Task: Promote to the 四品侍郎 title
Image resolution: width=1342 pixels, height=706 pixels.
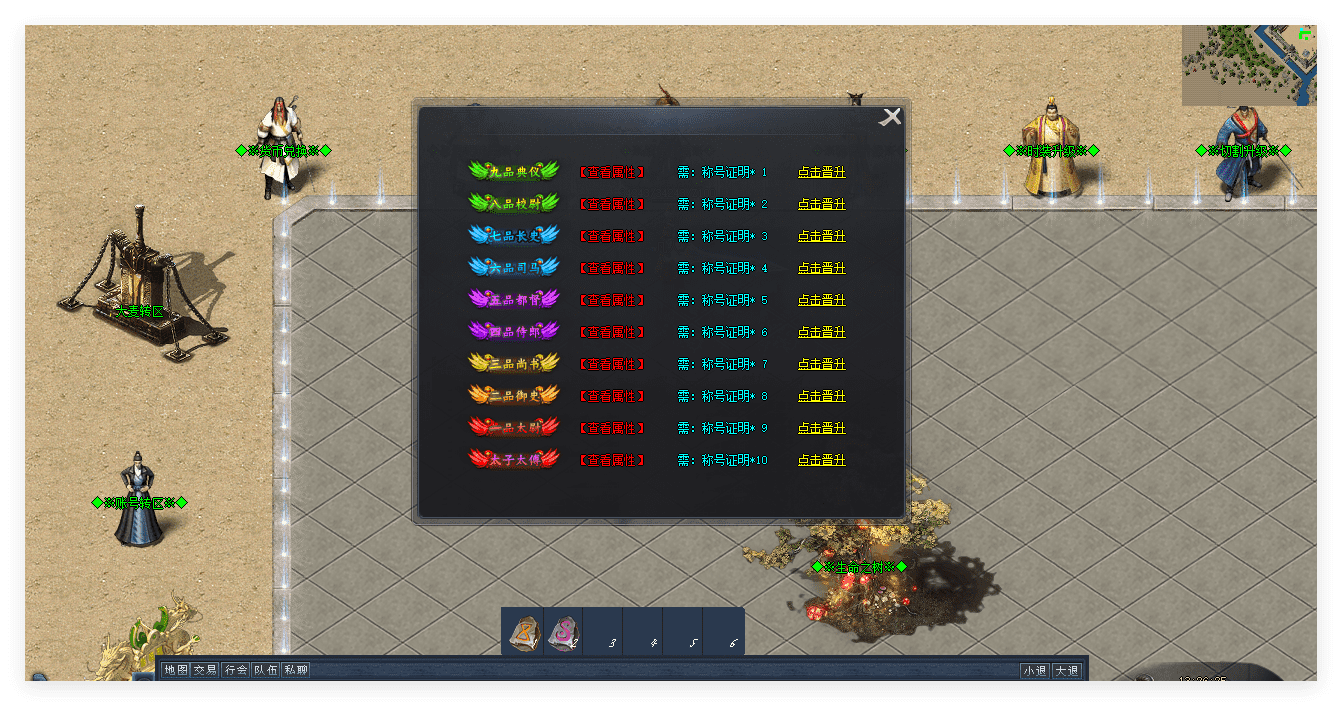Action: click(x=821, y=332)
